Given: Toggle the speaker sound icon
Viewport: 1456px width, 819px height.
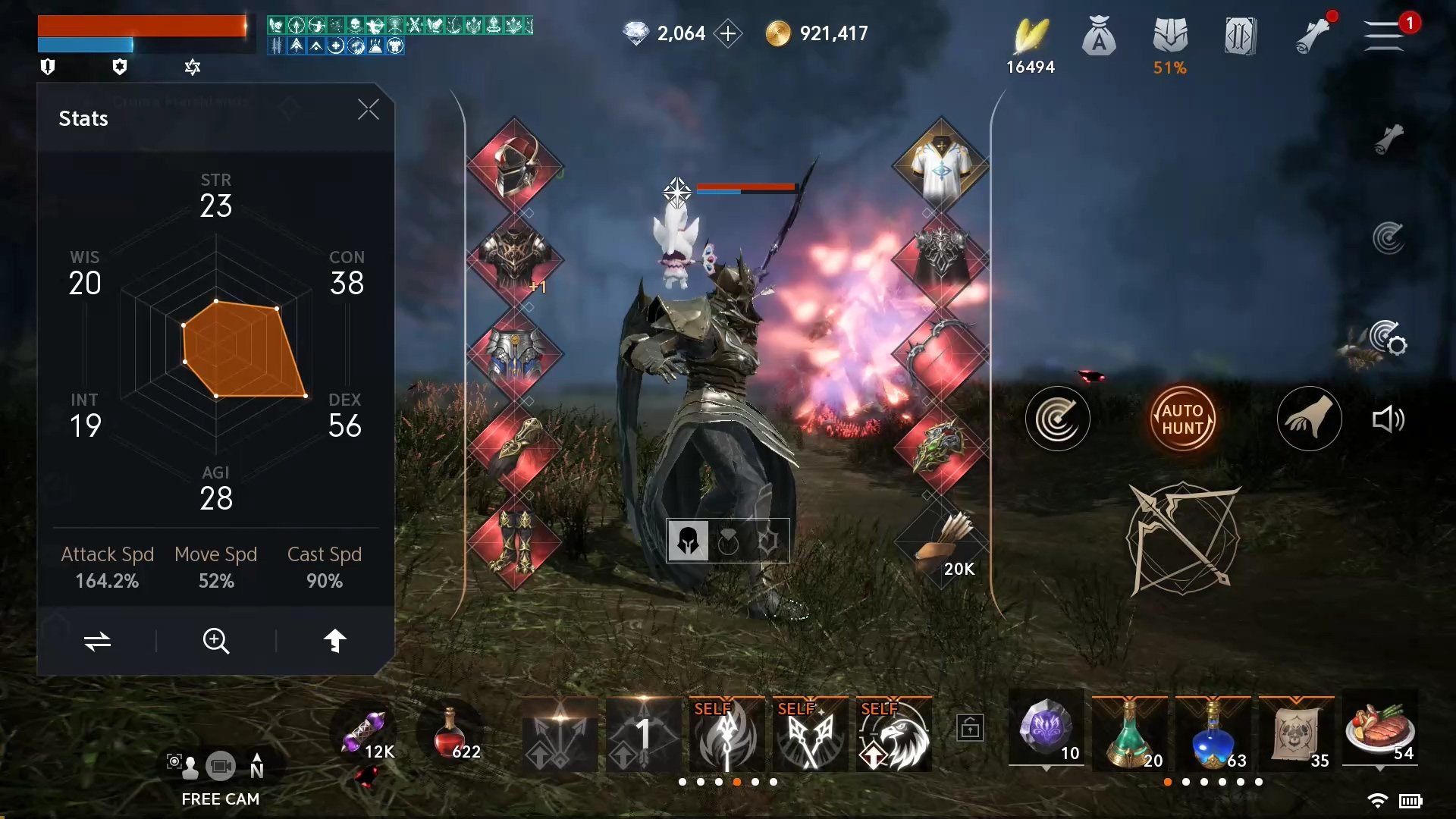Looking at the screenshot, I should pos(1389,419).
